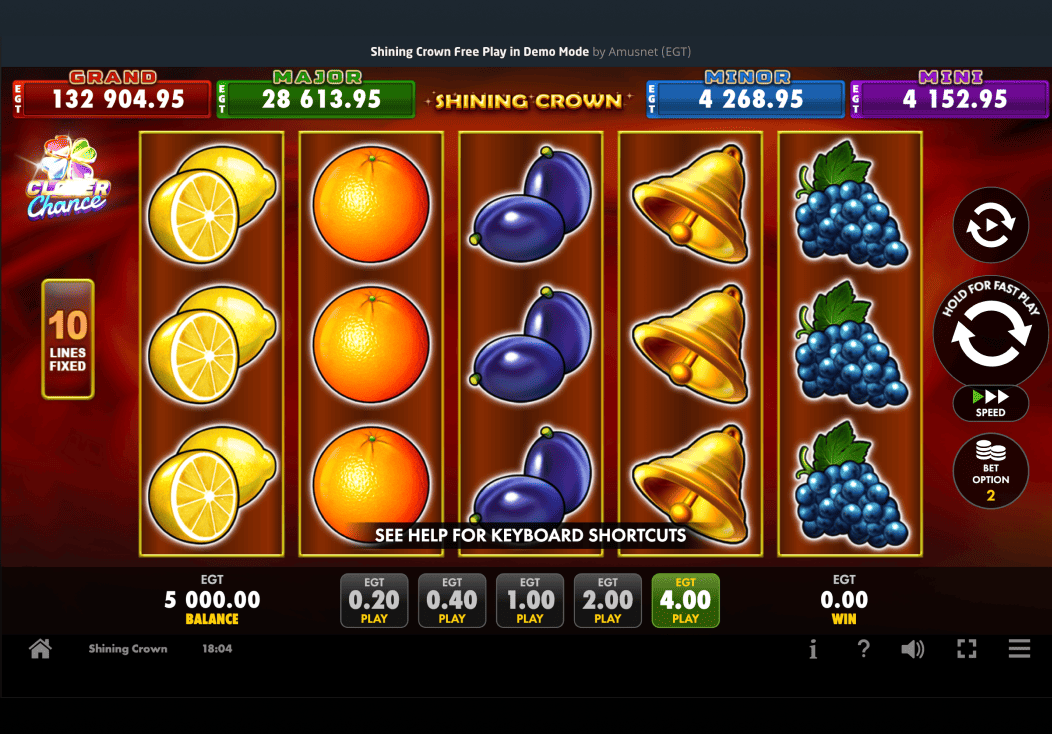Viewport: 1052px width, 734px height.
Task: Select the 1.00 bet play button
Action: pos(530,600)
